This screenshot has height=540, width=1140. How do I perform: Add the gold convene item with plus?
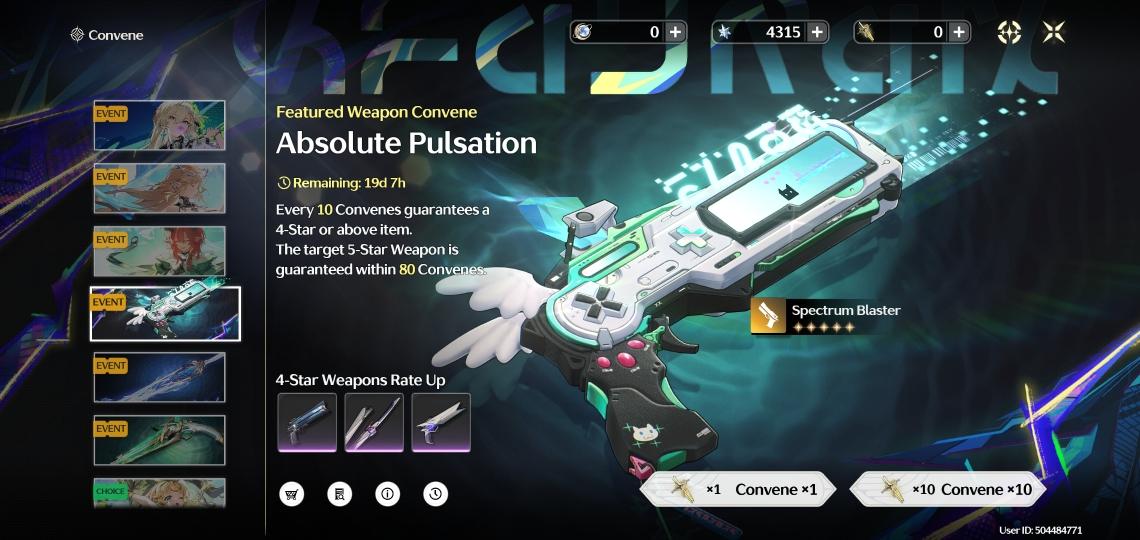tap(959, 32)
